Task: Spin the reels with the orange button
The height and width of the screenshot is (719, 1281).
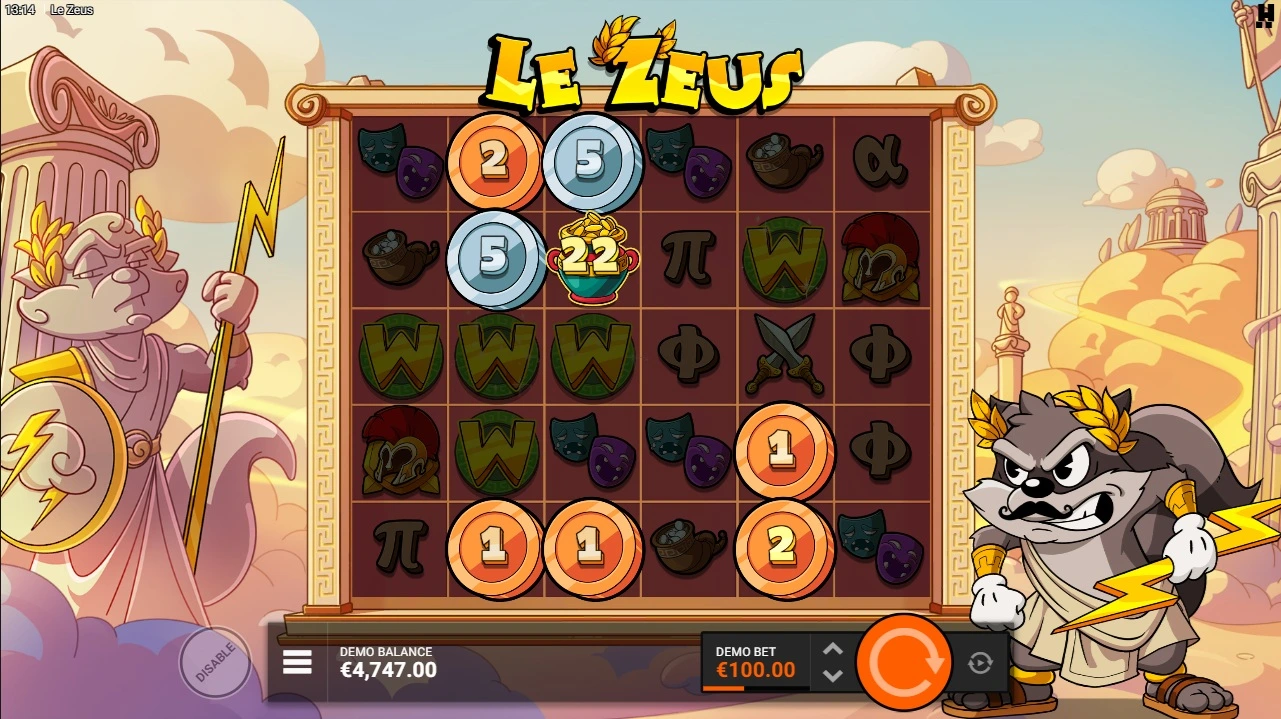Action: pyautogui.click(x=904, y=661)
